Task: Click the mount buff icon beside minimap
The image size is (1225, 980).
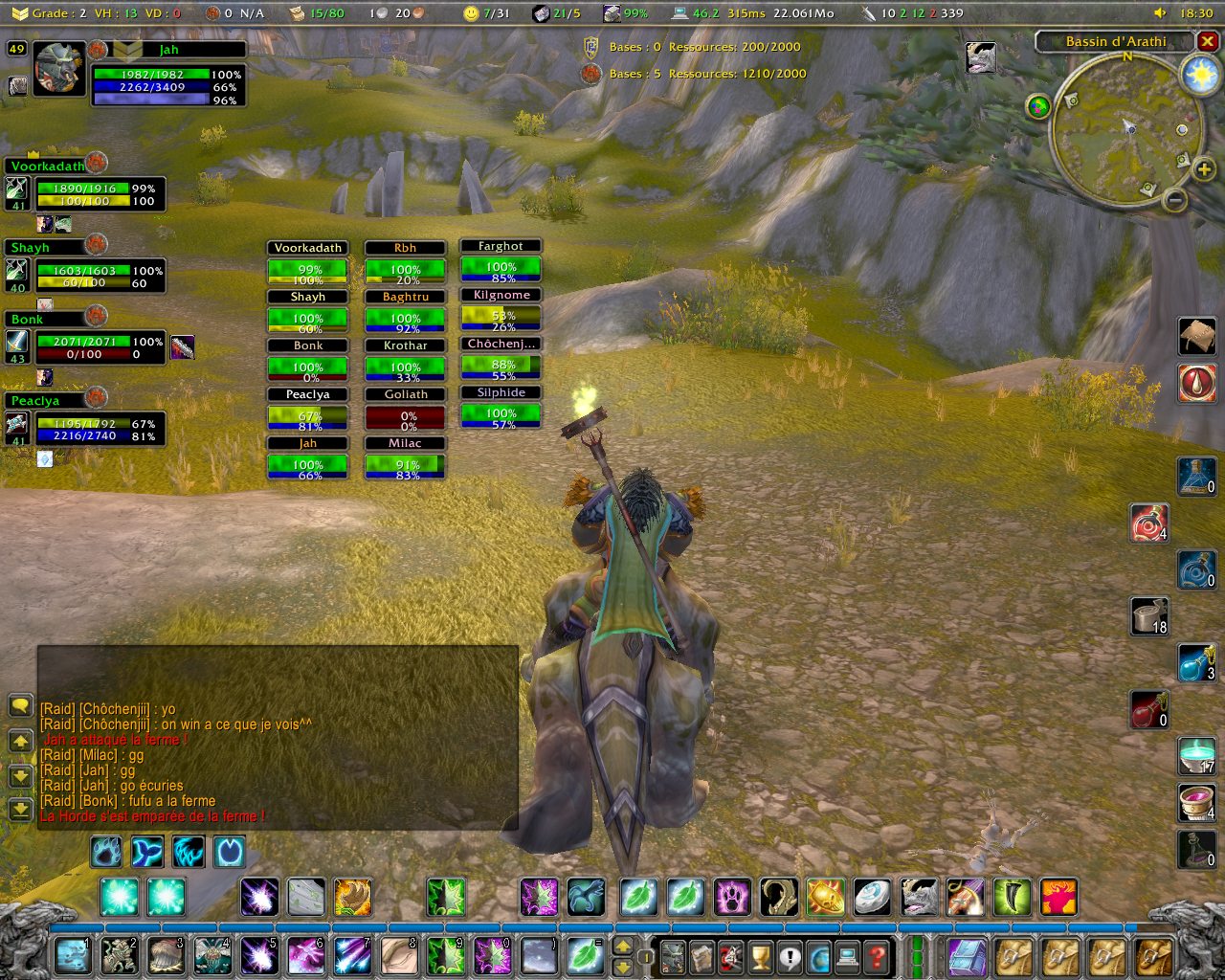Action: pos(981,58)
